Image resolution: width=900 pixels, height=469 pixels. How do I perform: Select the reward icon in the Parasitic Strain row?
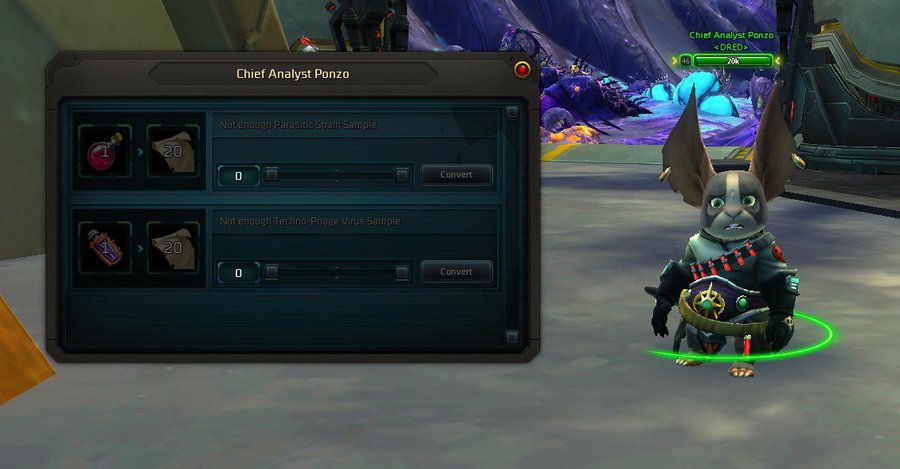[173, 151]
